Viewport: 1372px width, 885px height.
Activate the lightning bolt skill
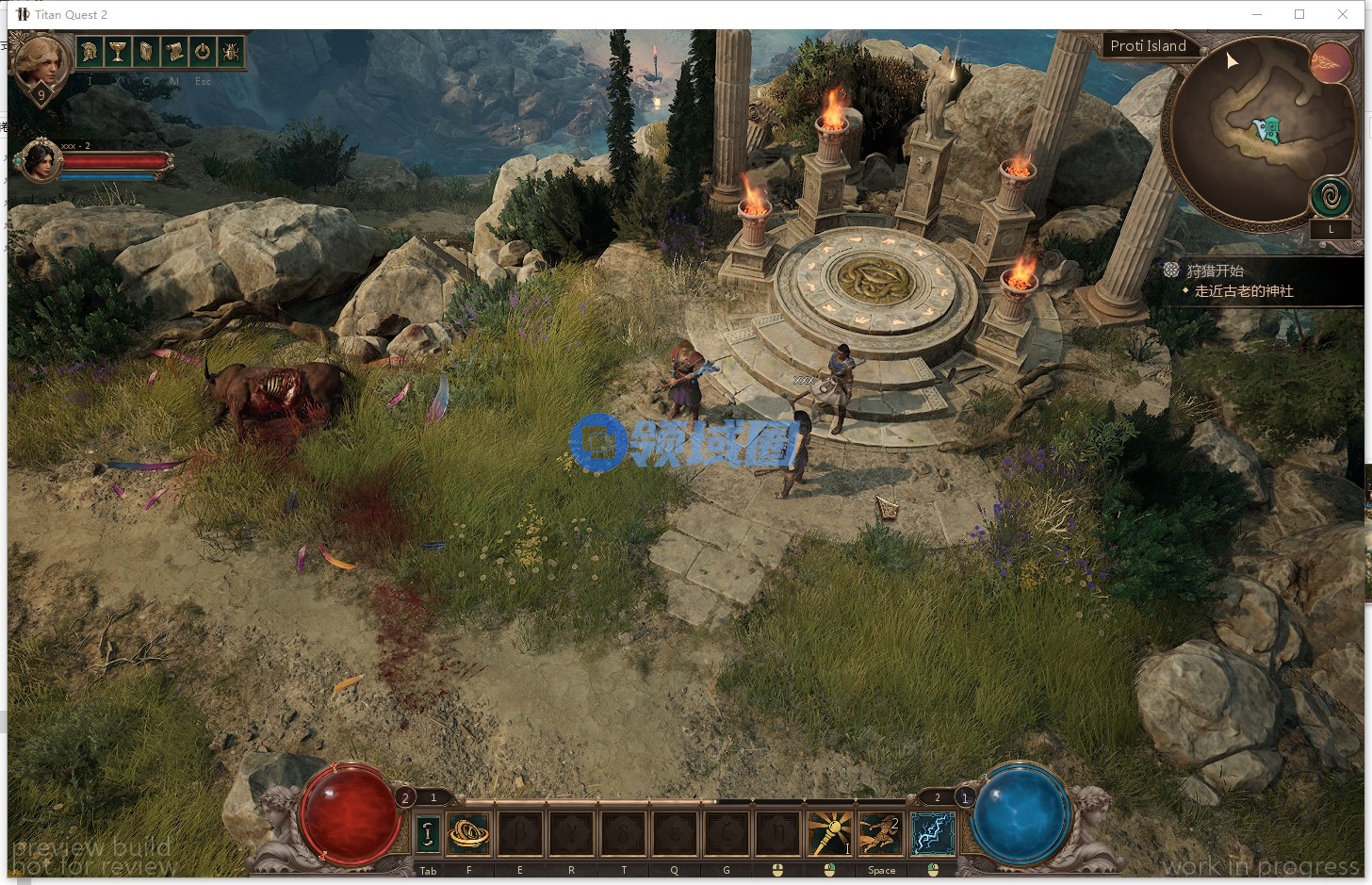(933, 833)
